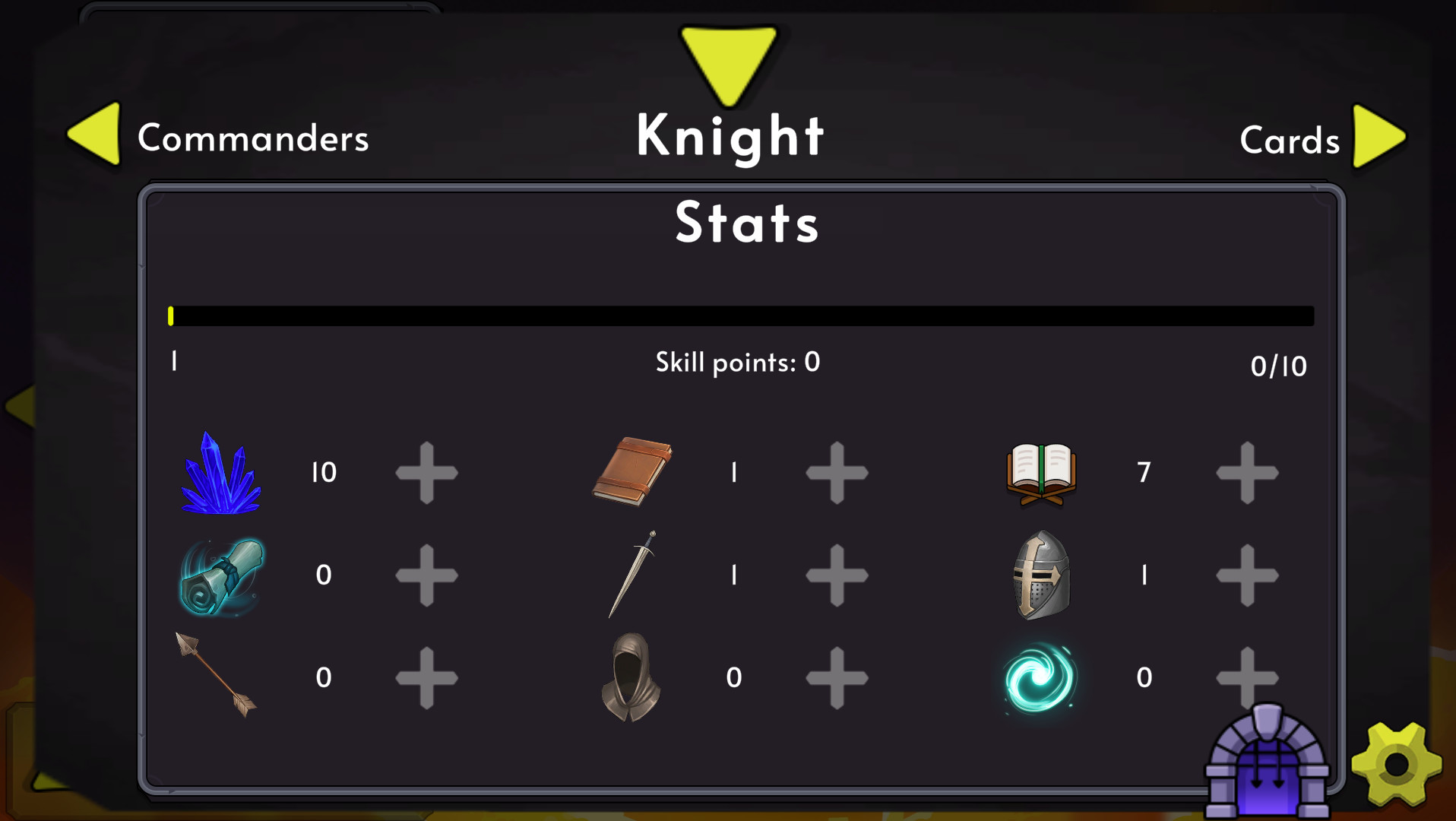Click the Knight title heading

pos(730,137)
